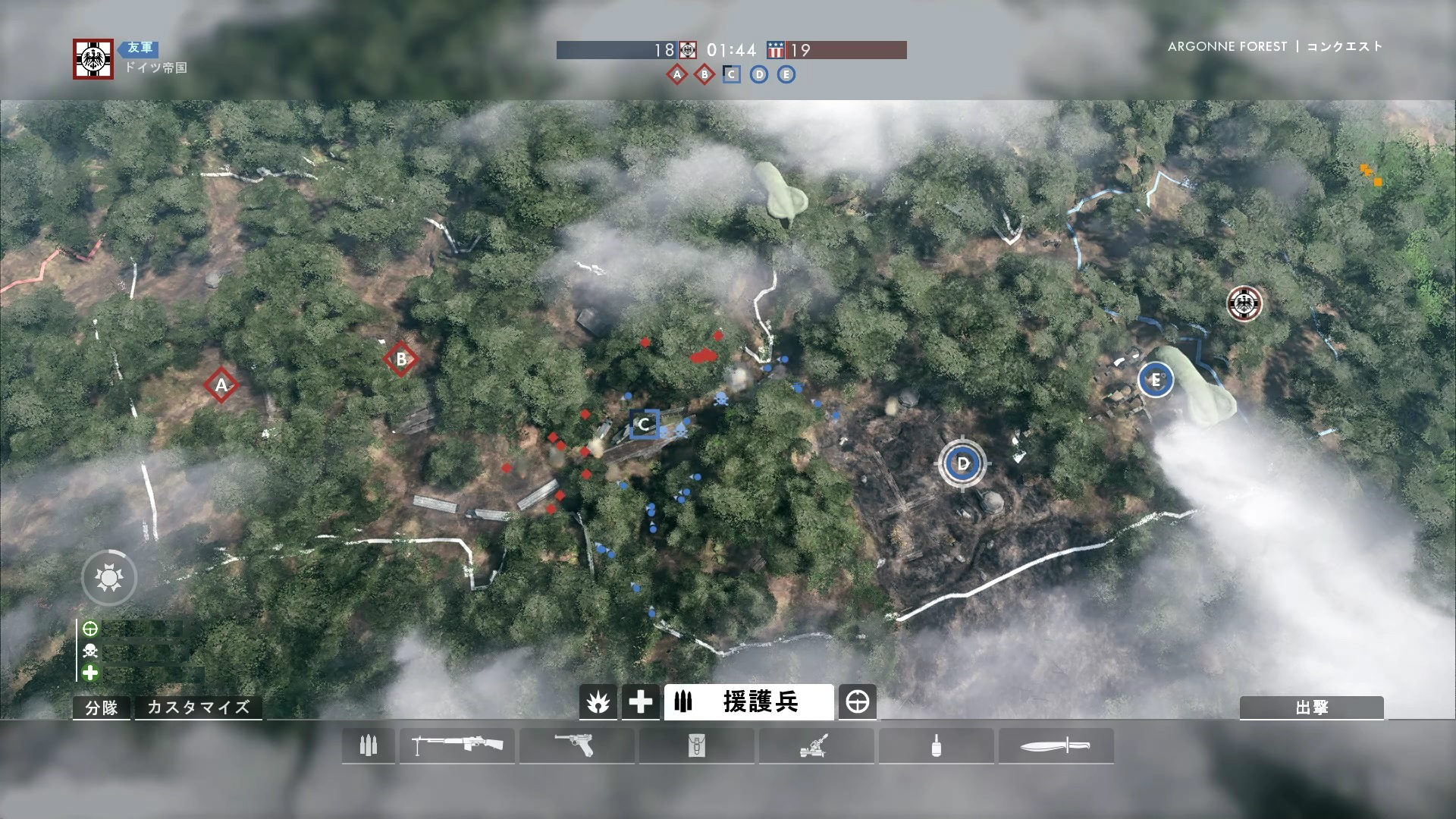
Task: Switch to the medic class cross icon
Action: [640, 702]
